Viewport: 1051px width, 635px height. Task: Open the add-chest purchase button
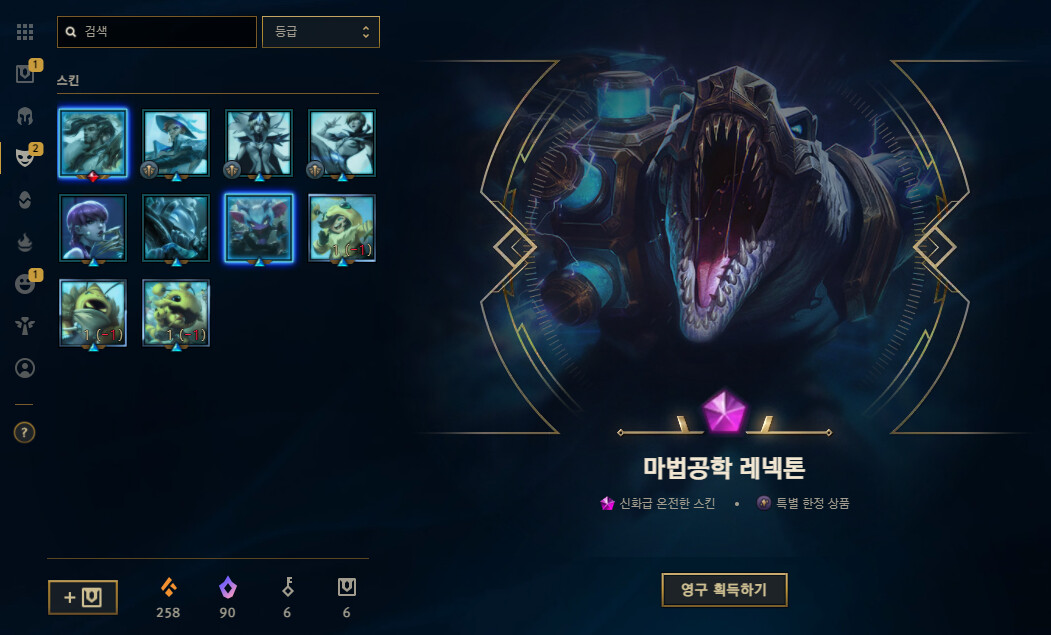[82, 597]
